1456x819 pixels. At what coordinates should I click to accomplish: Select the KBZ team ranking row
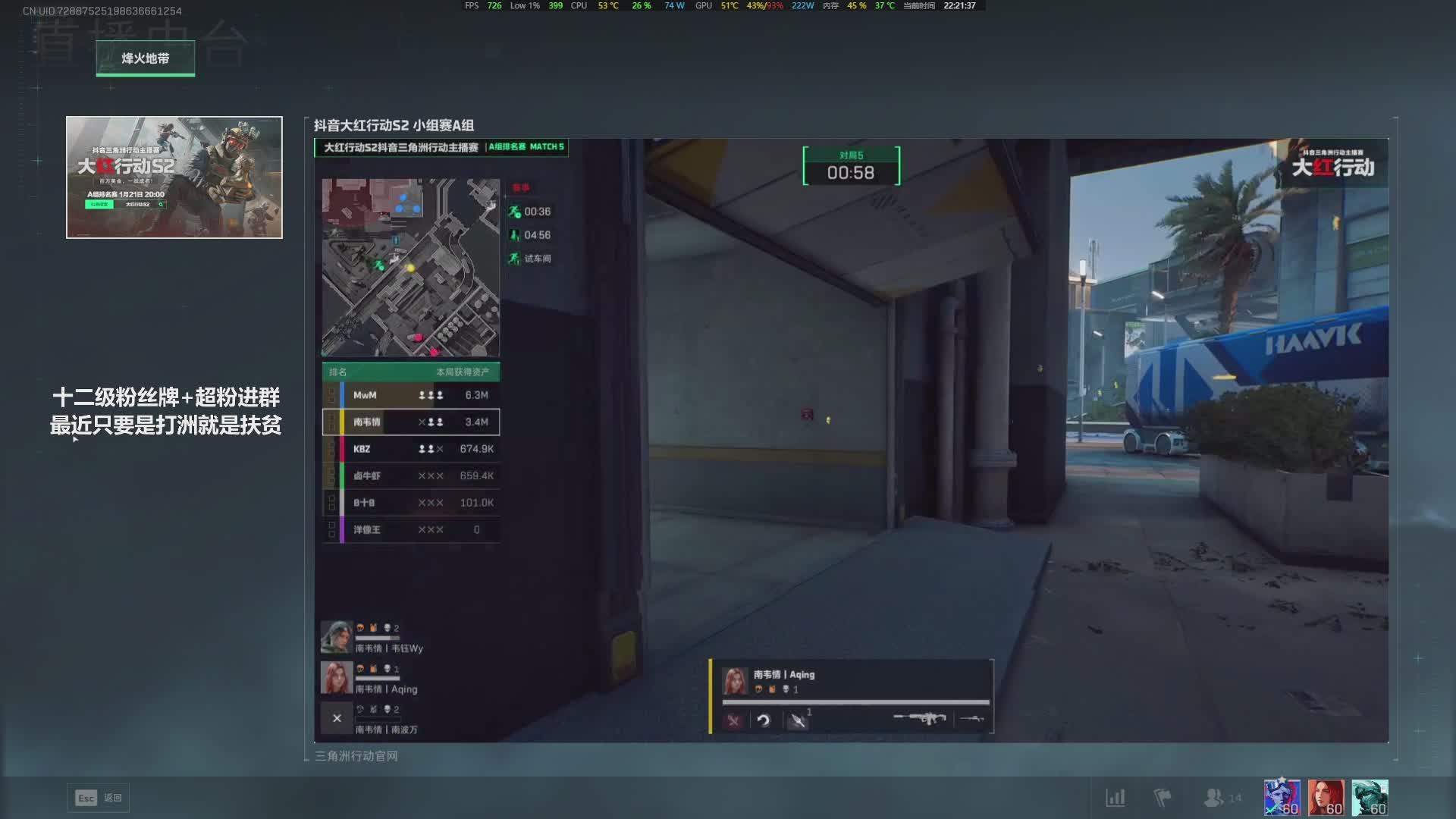410,449
